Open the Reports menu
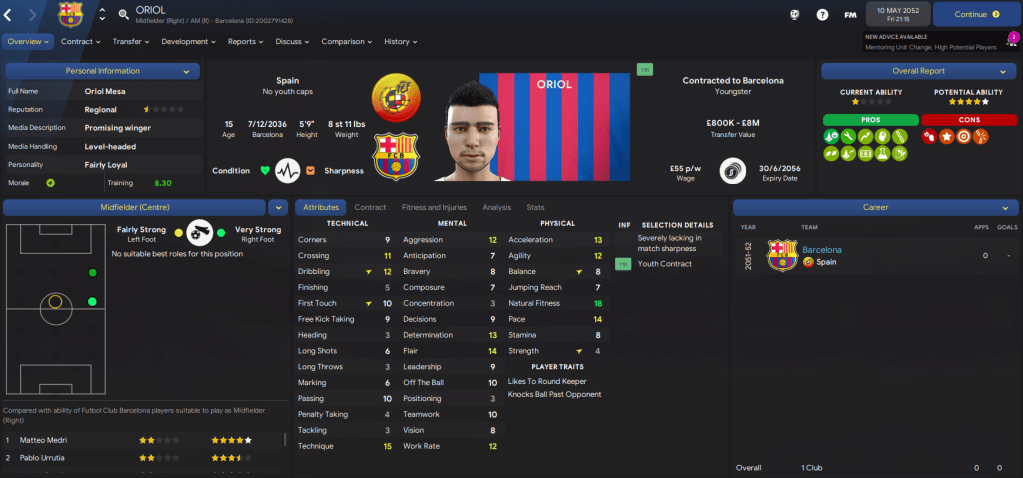Image resolution: width=1023 pixels, height=478 pixels. (x=245, y=42)
